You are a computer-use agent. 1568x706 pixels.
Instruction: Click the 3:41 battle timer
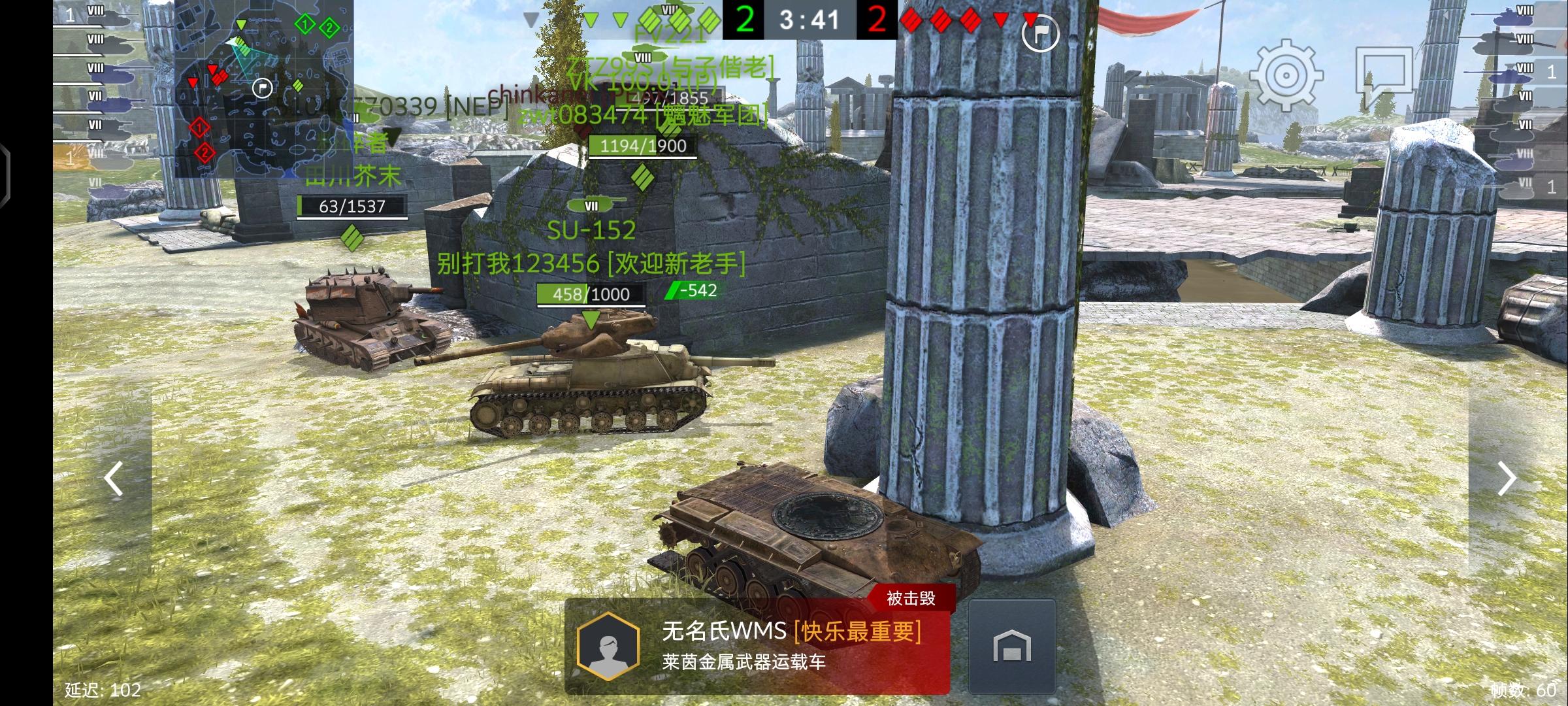(x=811, y=20)
